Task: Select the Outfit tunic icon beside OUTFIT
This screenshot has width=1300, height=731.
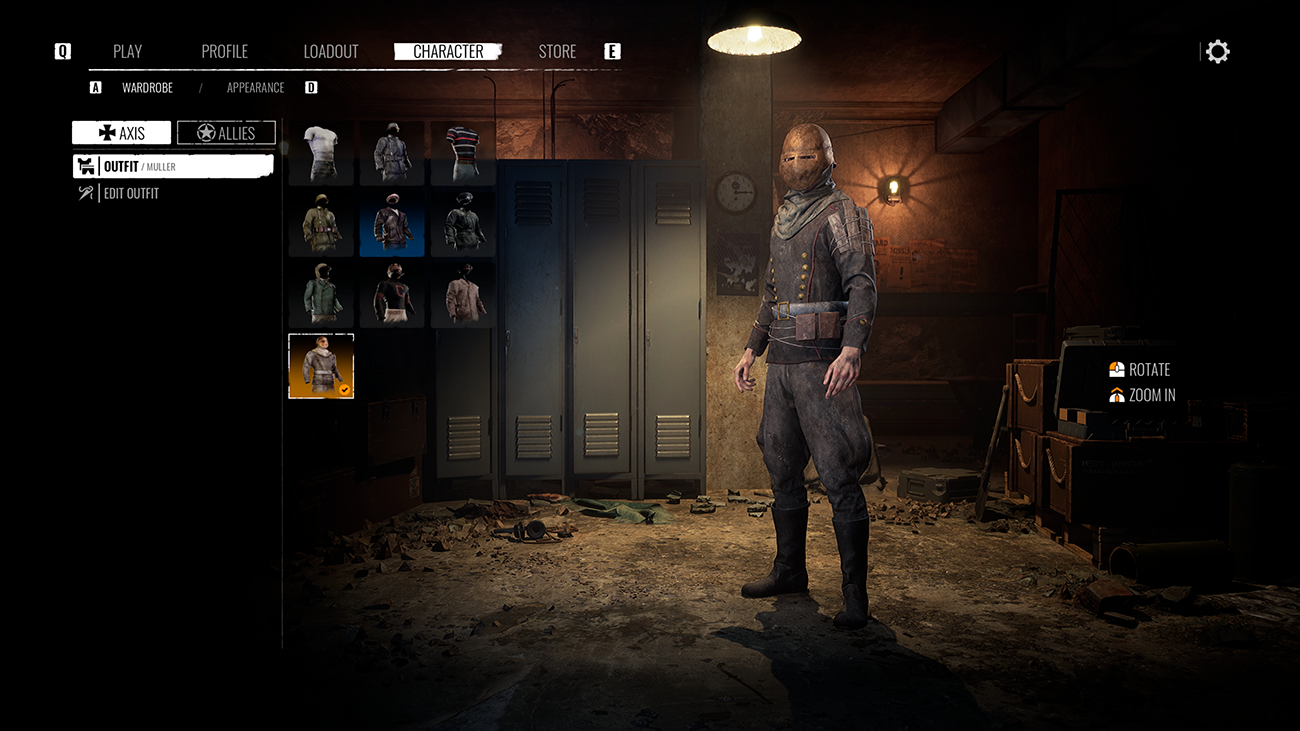Action: click(x=85, y=166)
